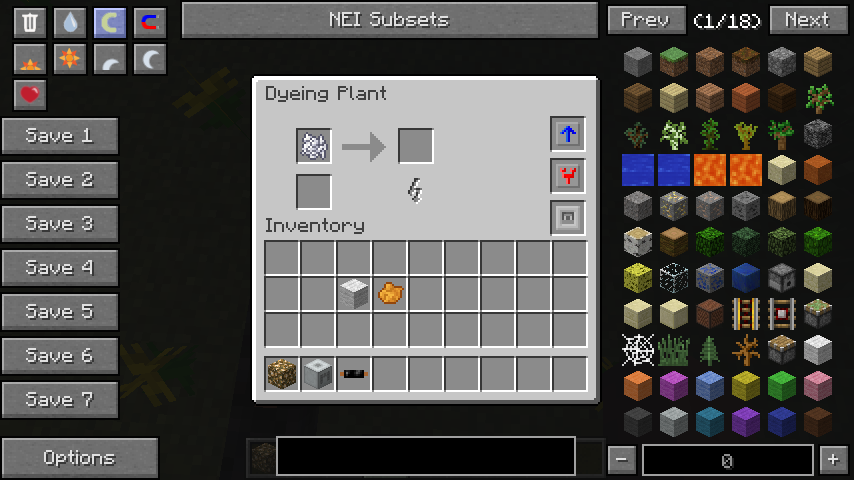Focus the item search text box
Screen dimensions: 854x480
pos(425,456)
